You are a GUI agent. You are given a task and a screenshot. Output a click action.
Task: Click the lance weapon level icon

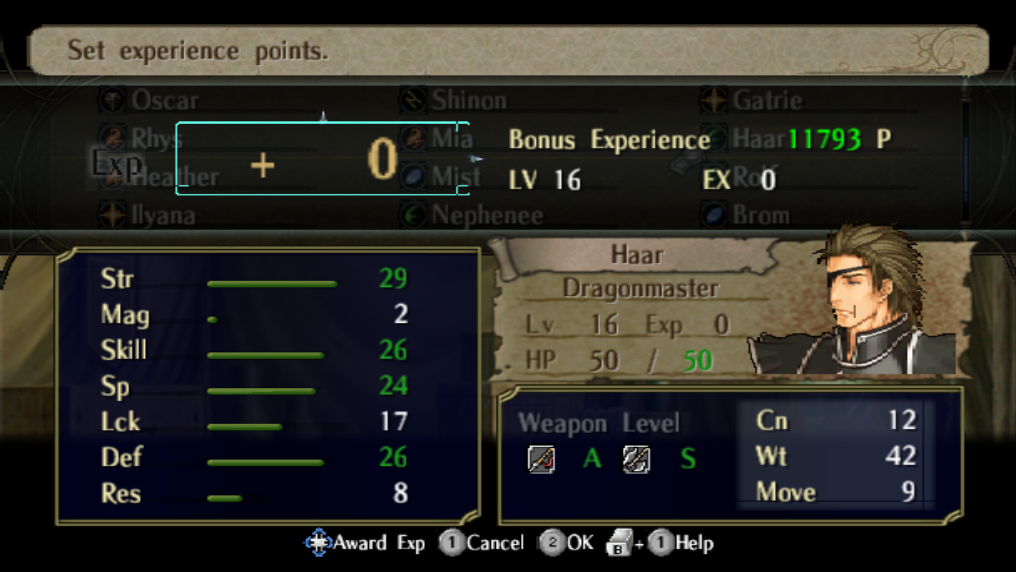pos(541,459)
